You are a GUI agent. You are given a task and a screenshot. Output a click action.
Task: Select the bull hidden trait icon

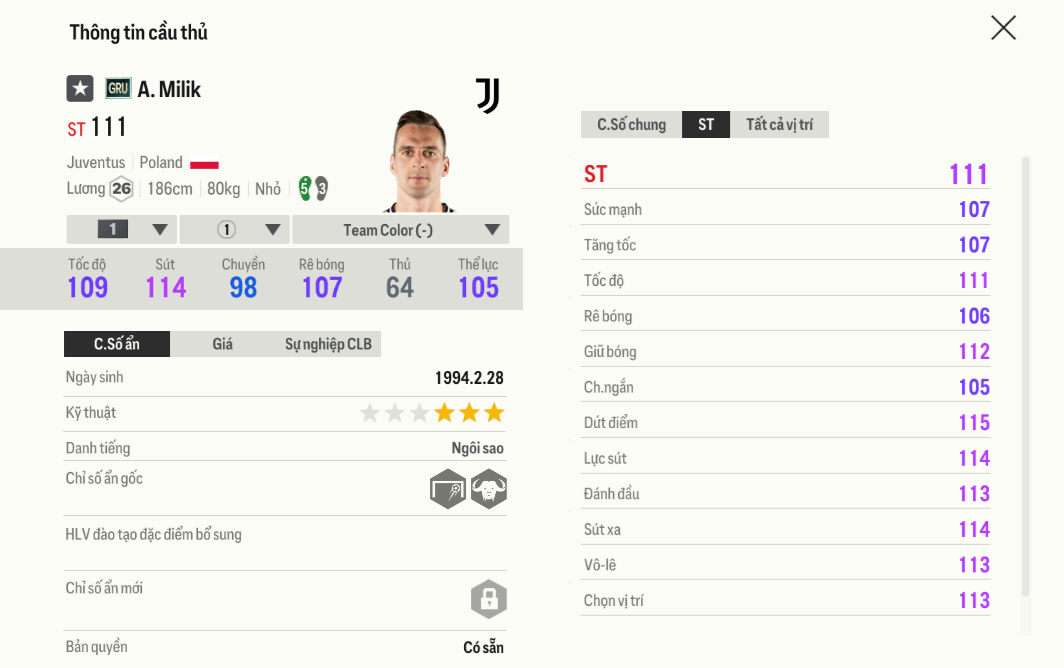489,490
